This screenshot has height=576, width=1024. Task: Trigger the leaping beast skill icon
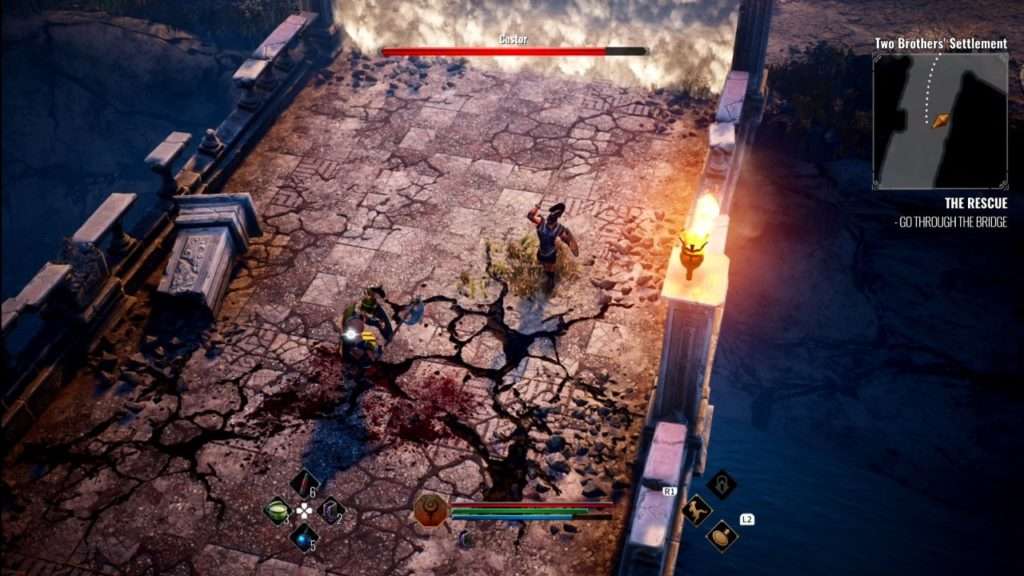(696, 510)
